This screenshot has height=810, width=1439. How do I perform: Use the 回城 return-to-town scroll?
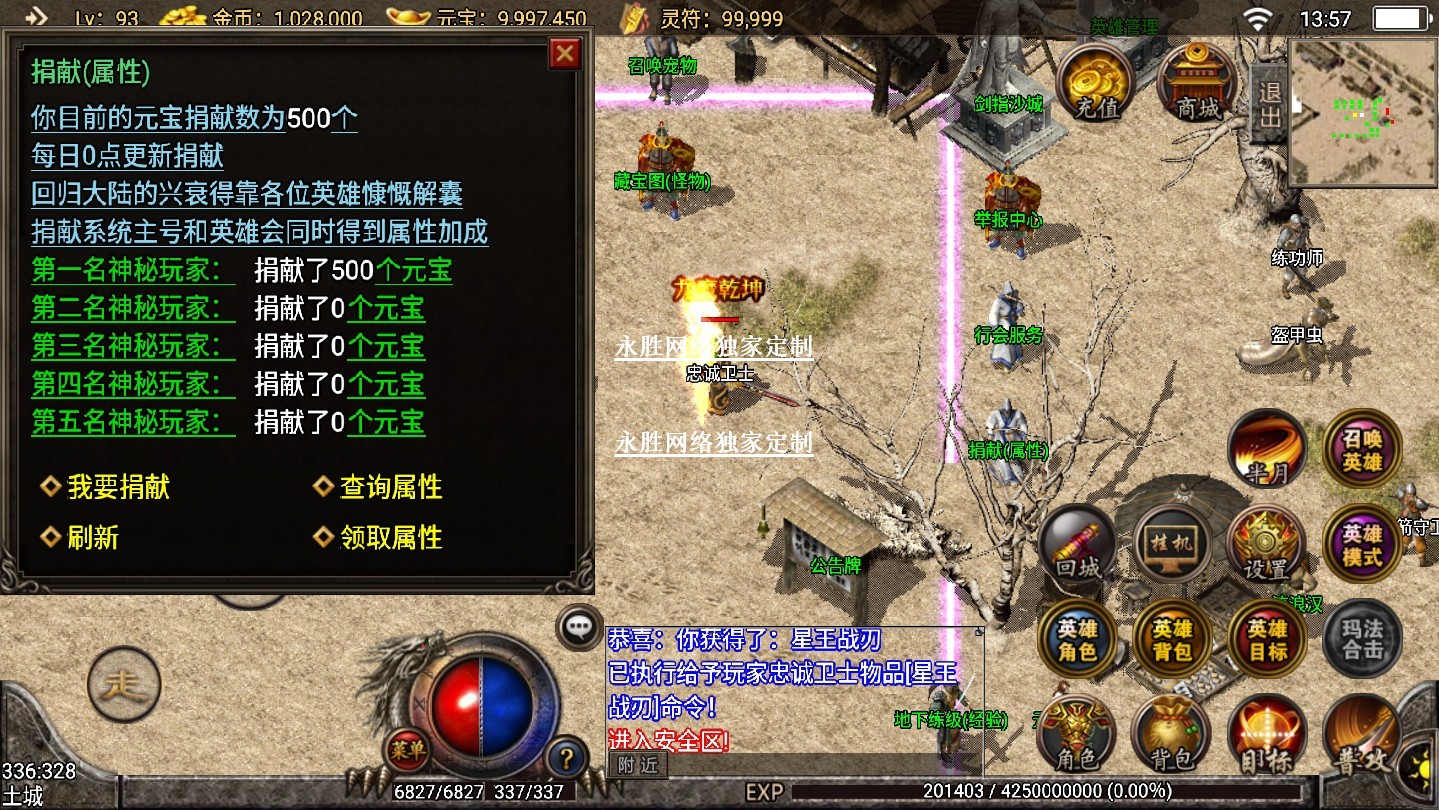click(x=1077, y=545)
